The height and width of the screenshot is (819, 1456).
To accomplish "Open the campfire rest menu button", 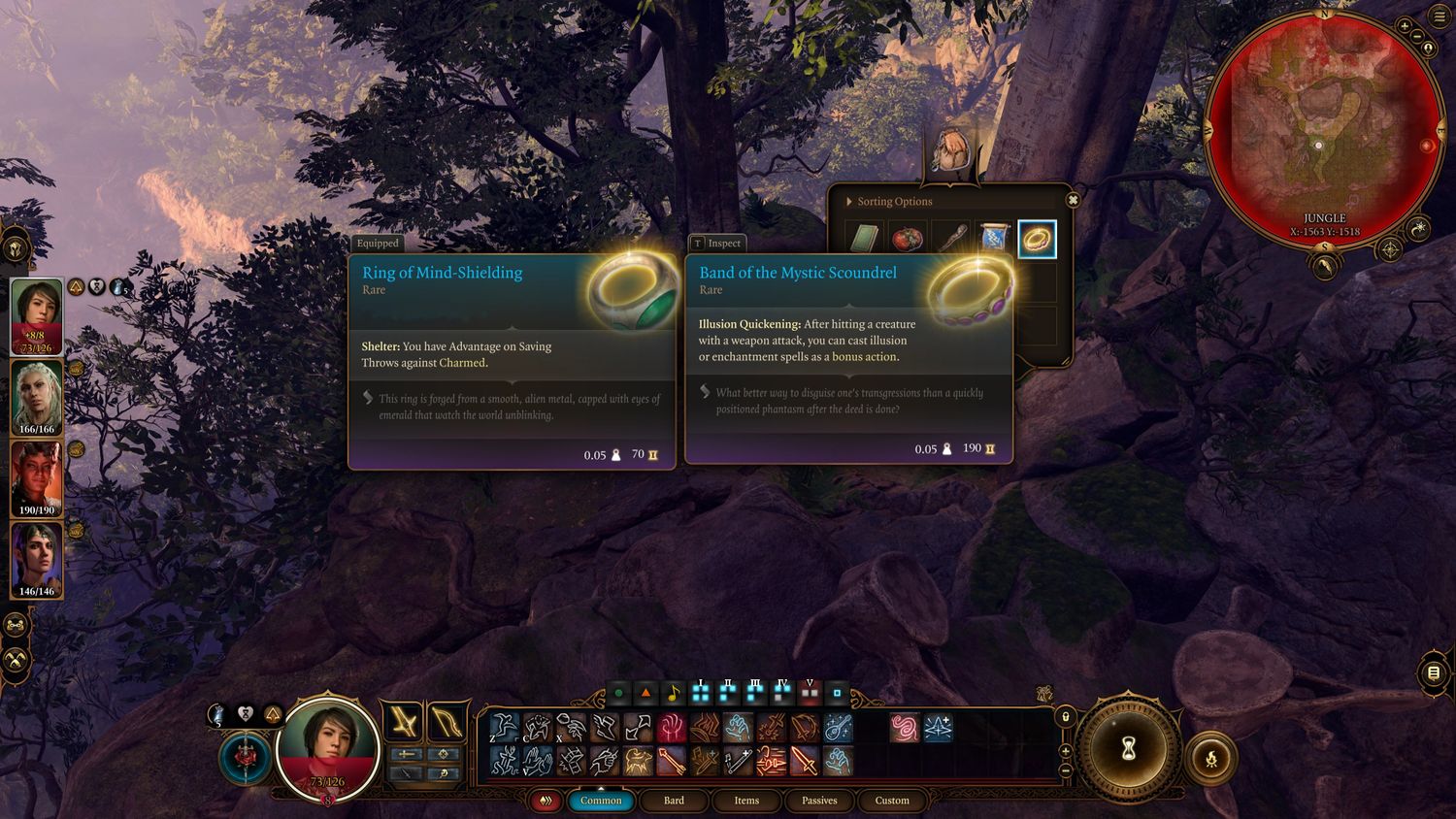I will [1211, 759].
